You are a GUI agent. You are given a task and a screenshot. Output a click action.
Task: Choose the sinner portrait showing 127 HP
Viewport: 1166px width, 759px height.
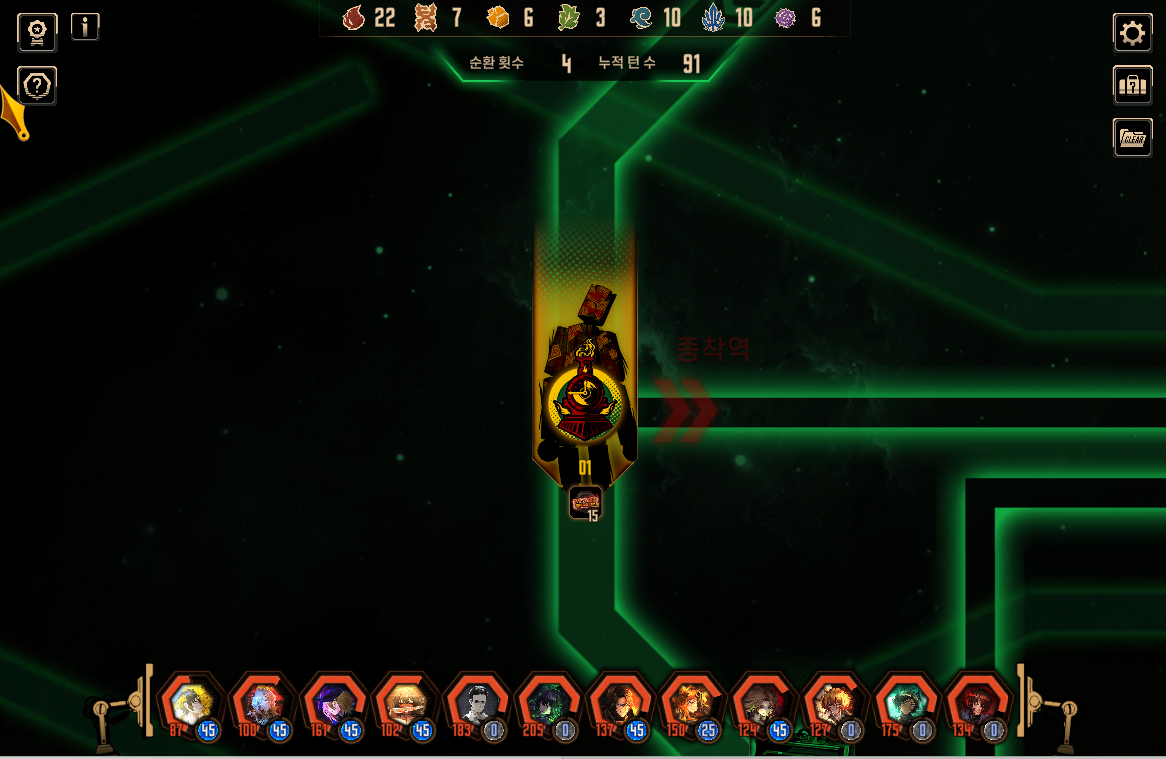(834, 705)
